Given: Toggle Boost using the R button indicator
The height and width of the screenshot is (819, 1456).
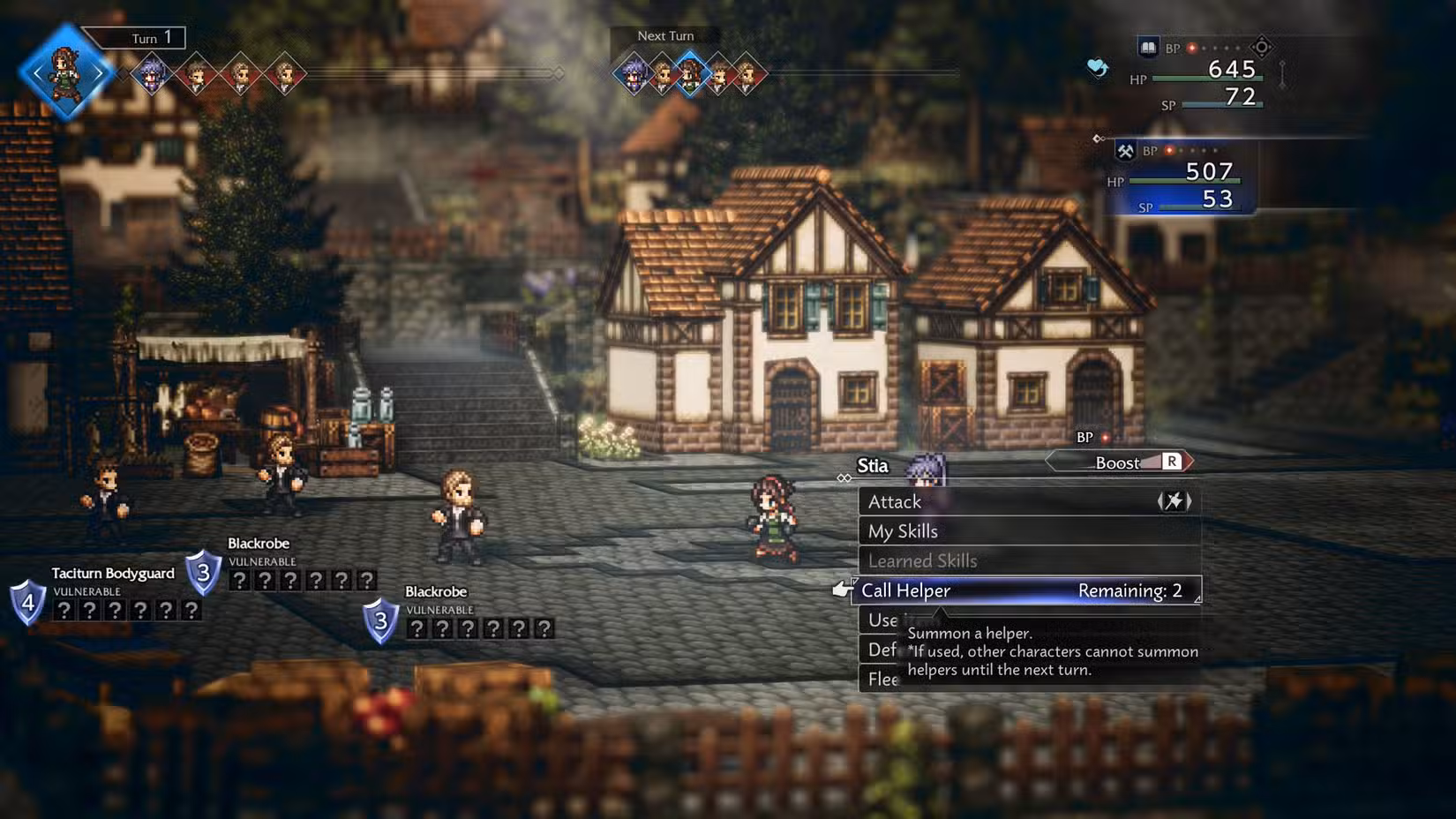Looking at the screenshot, I should (x=1174, y=462).
